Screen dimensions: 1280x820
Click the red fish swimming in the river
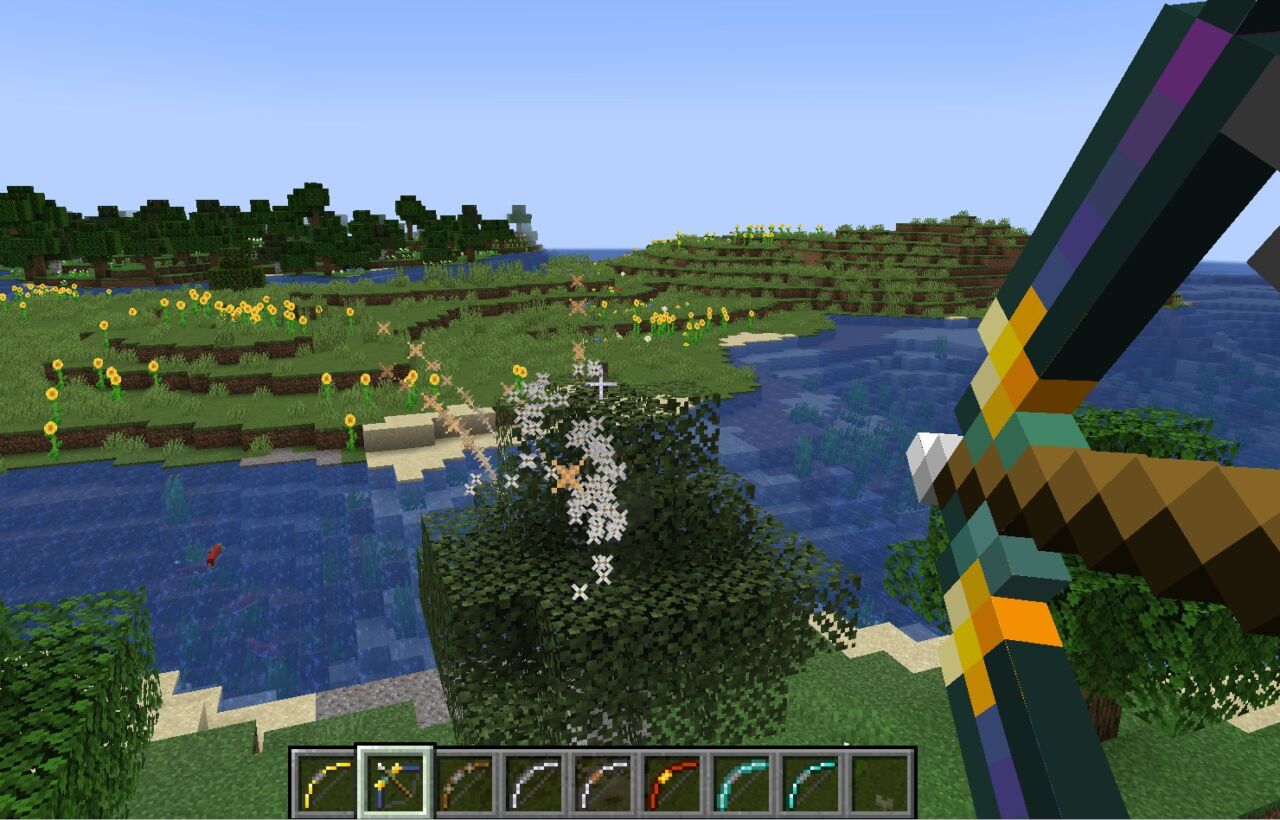click(212, 556)
